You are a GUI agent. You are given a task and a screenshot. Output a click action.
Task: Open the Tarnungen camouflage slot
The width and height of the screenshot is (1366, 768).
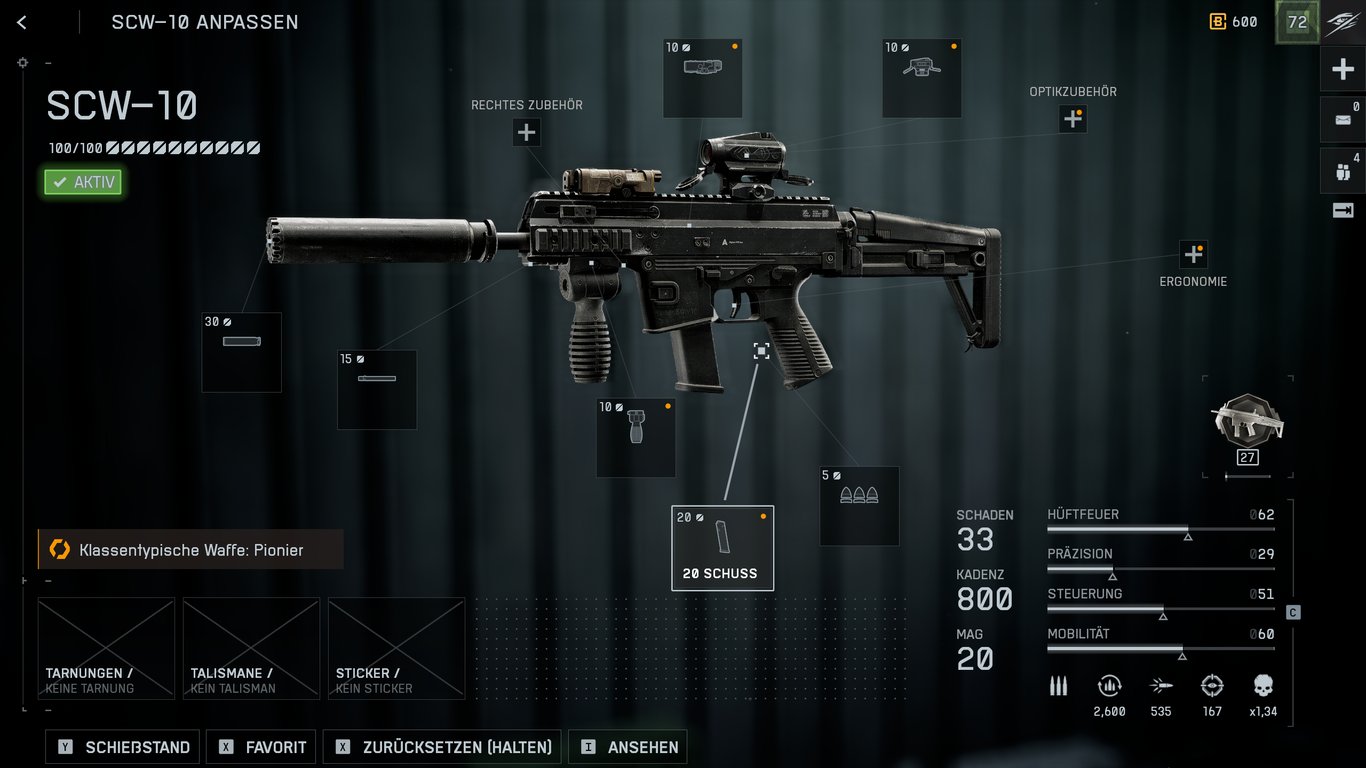[106, 648]
